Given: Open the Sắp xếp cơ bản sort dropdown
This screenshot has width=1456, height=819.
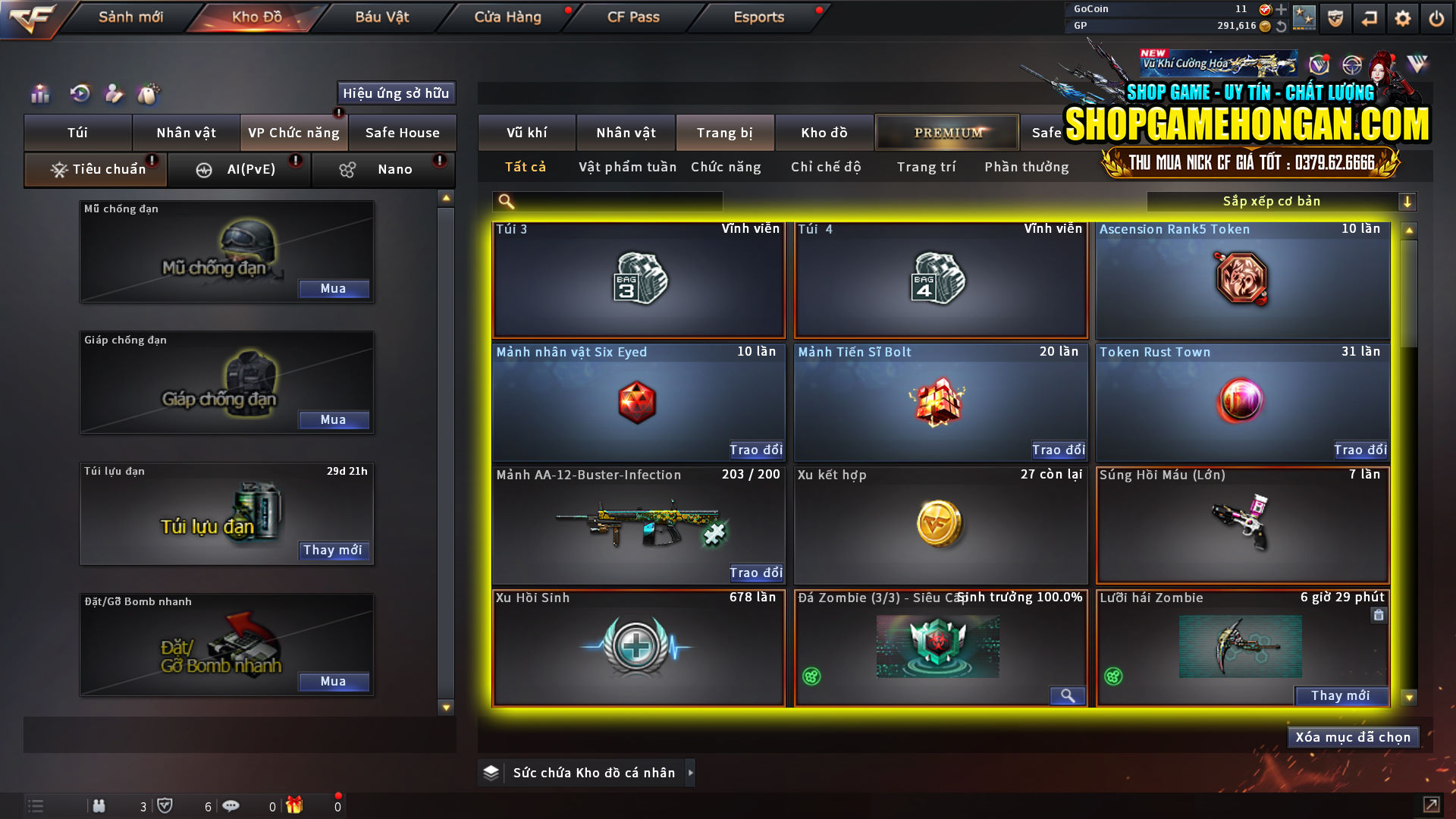Looking at the screenshot, I should [x=1282, y=201].
